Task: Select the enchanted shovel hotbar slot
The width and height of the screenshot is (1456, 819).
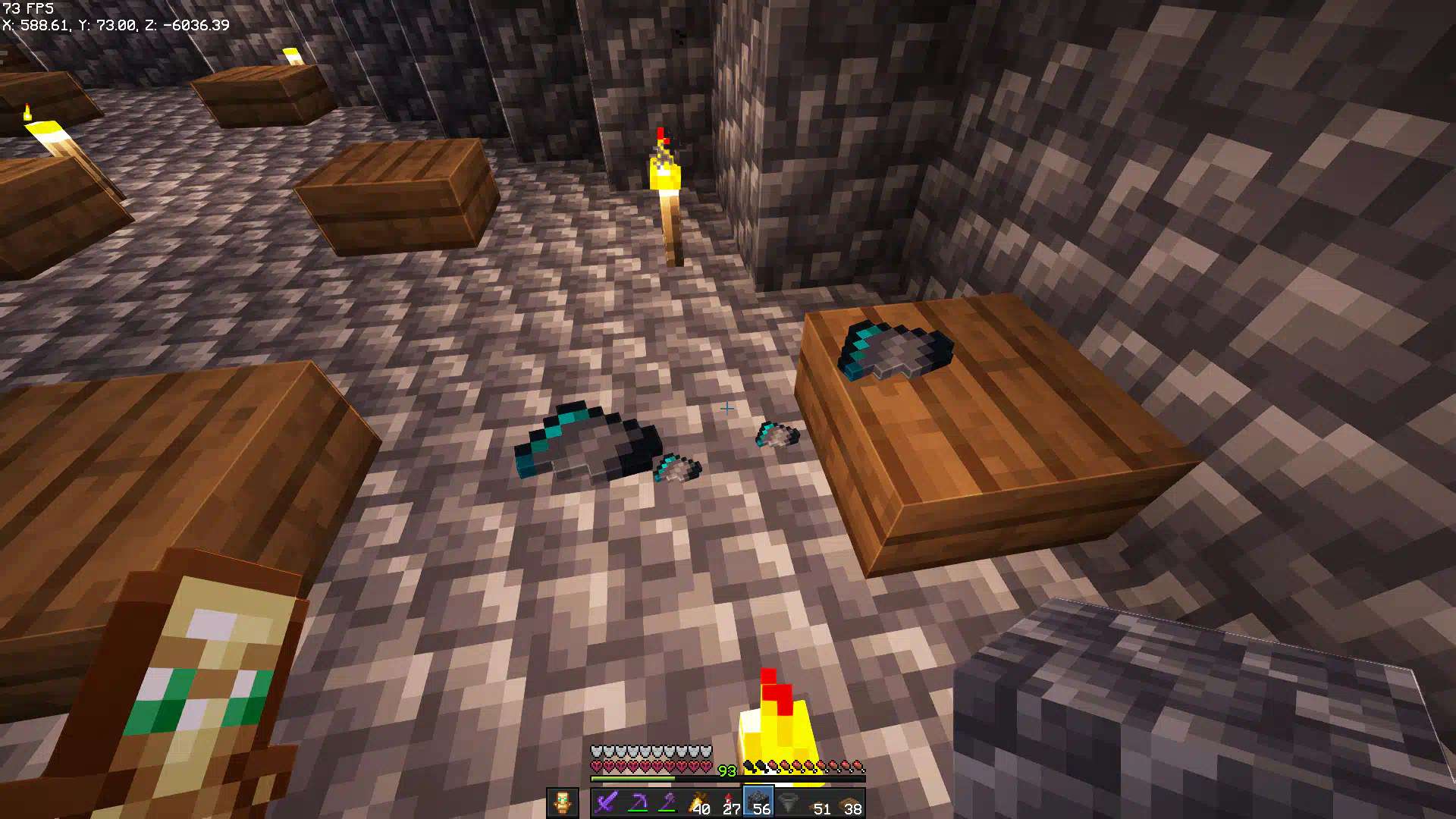Action: tap(667, 802)
